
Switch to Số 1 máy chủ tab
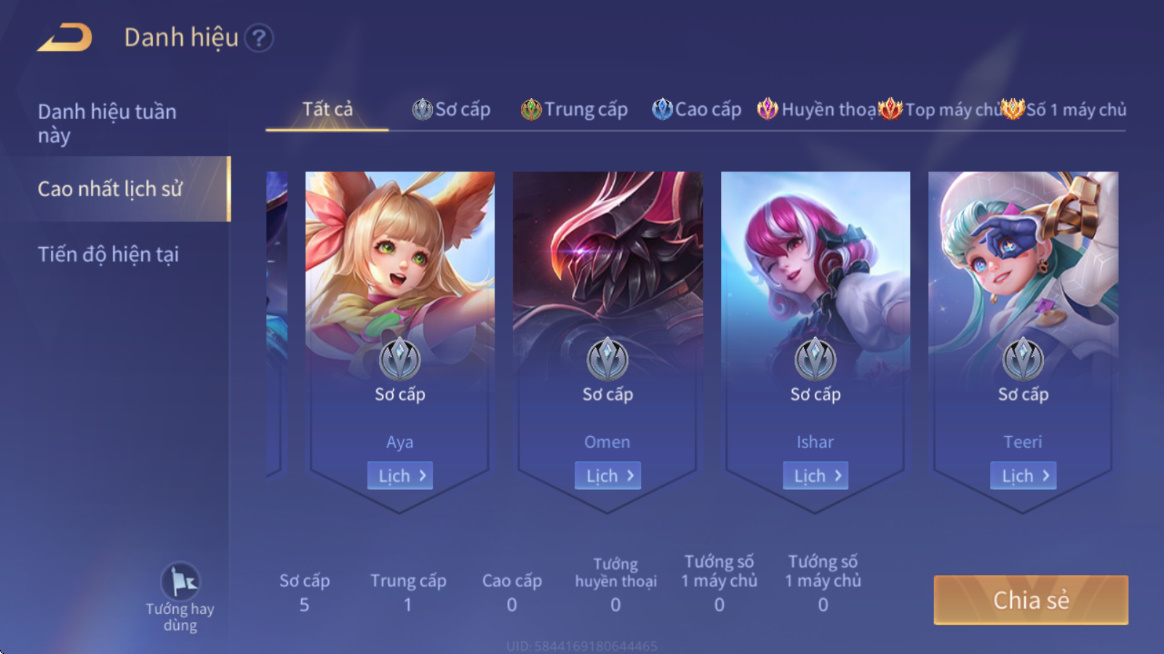click(1065, 110)
